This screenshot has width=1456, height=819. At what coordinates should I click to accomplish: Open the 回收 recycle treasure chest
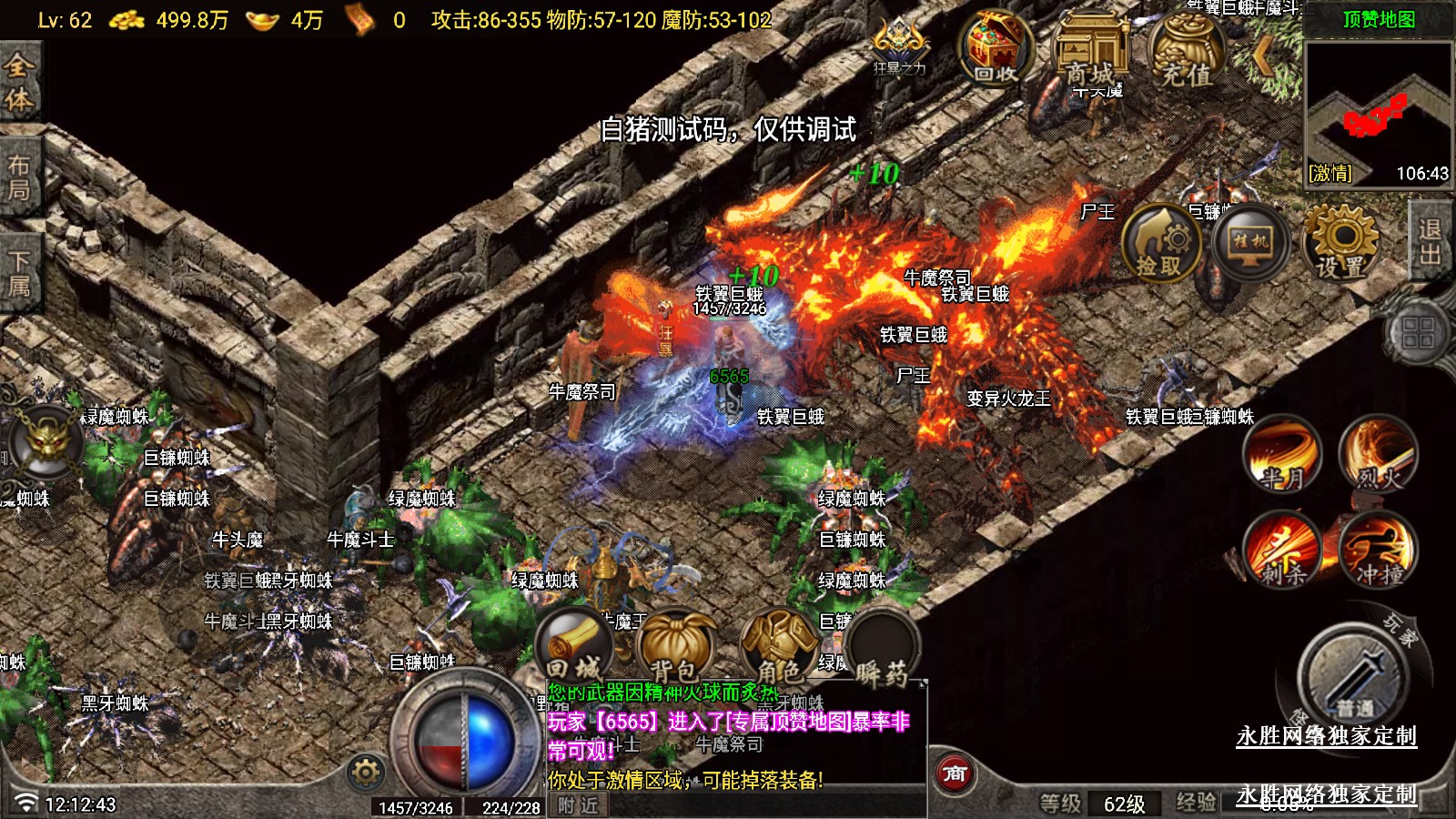996,50
